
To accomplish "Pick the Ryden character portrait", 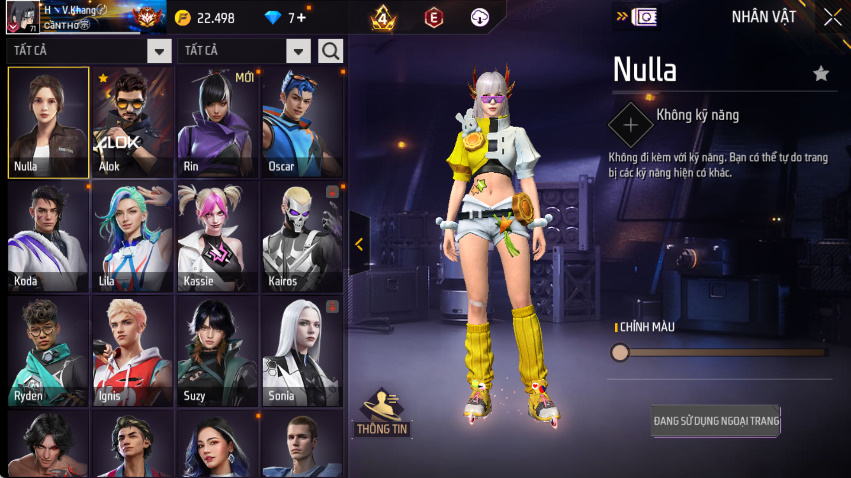I will pos(48,351).
